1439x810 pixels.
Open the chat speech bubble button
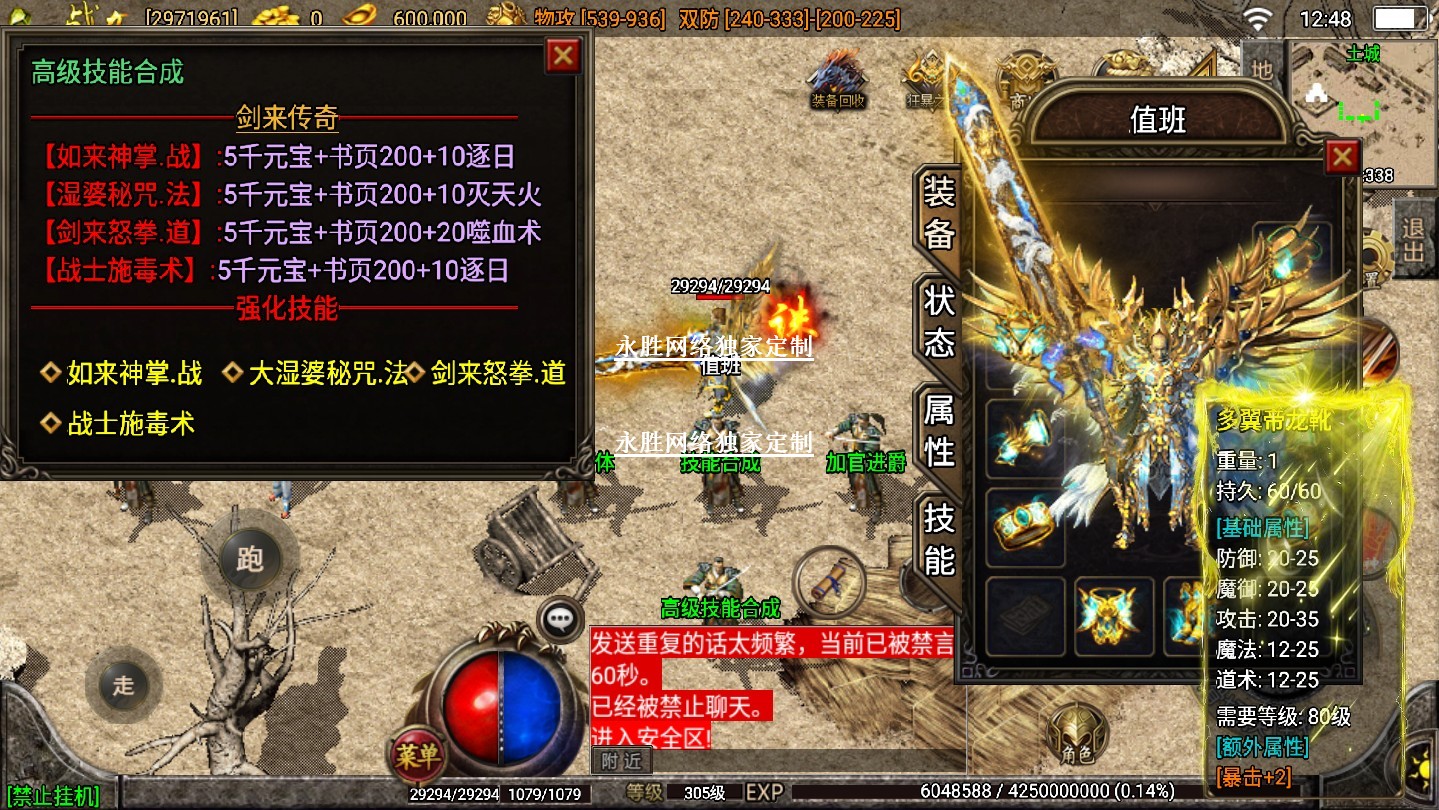coord(560,619)
